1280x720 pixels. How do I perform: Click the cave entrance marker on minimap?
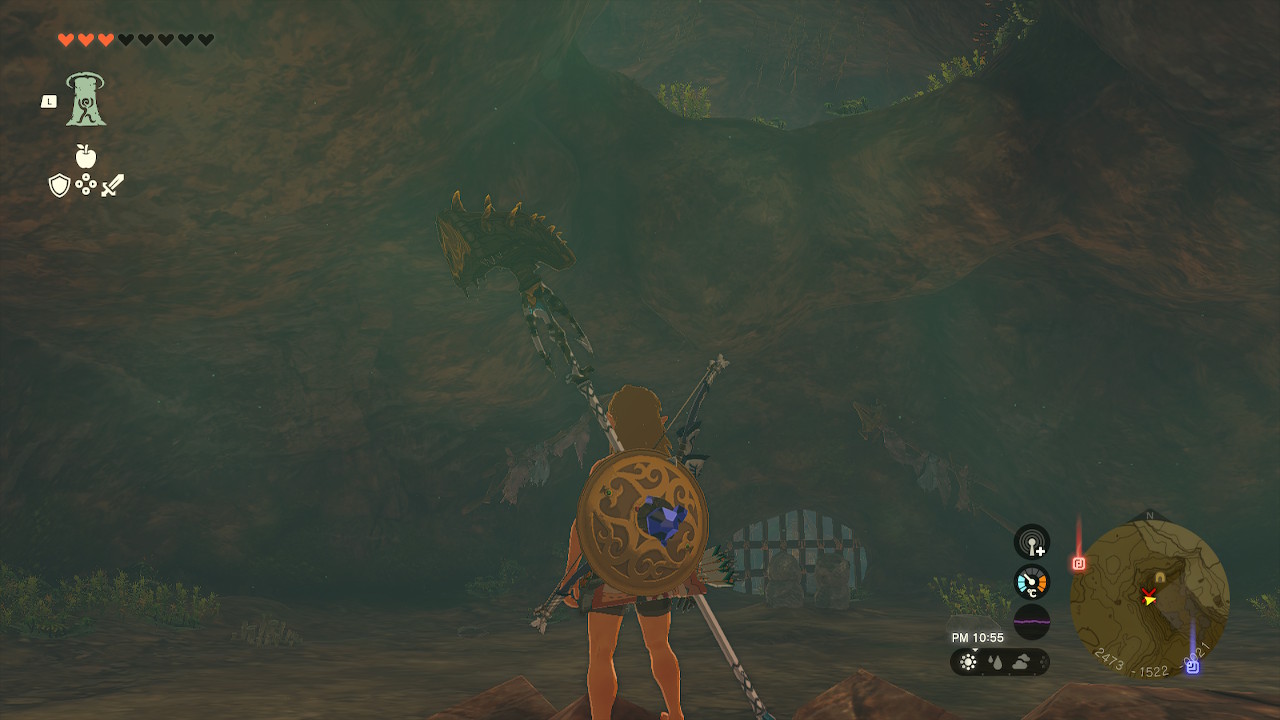tap(1160, 578)
